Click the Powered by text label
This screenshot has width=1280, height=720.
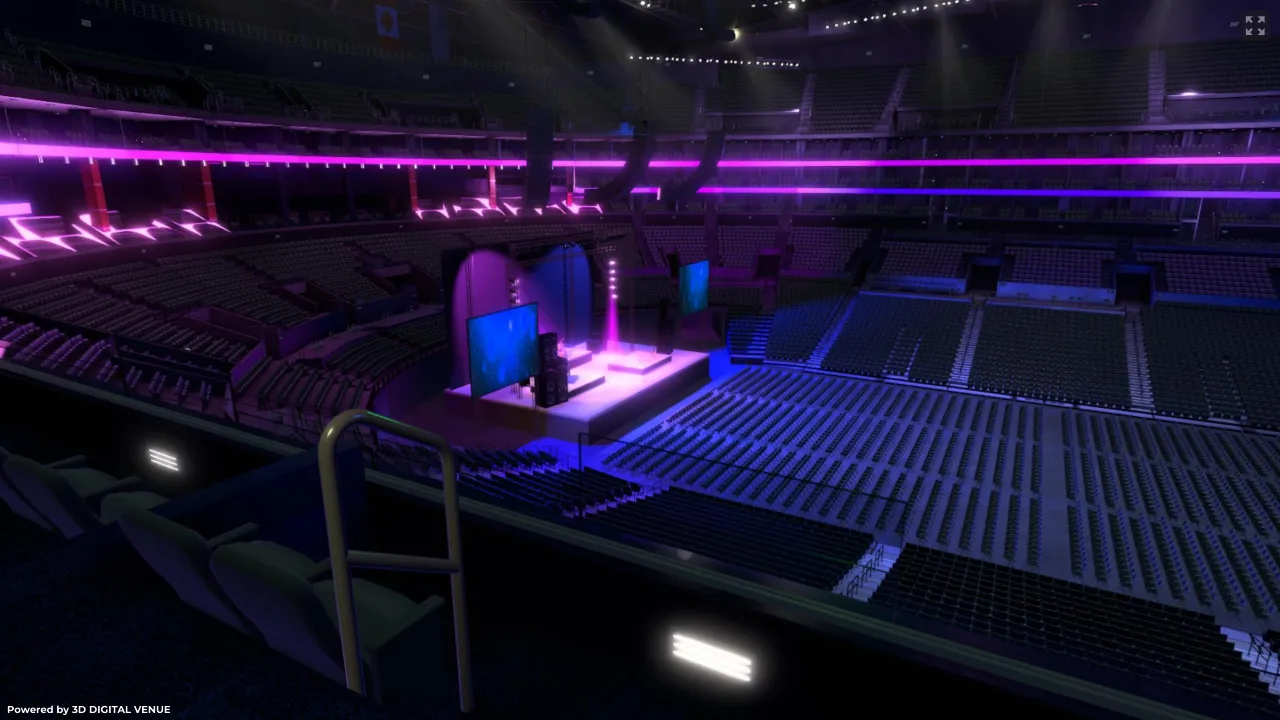[33, 709]
